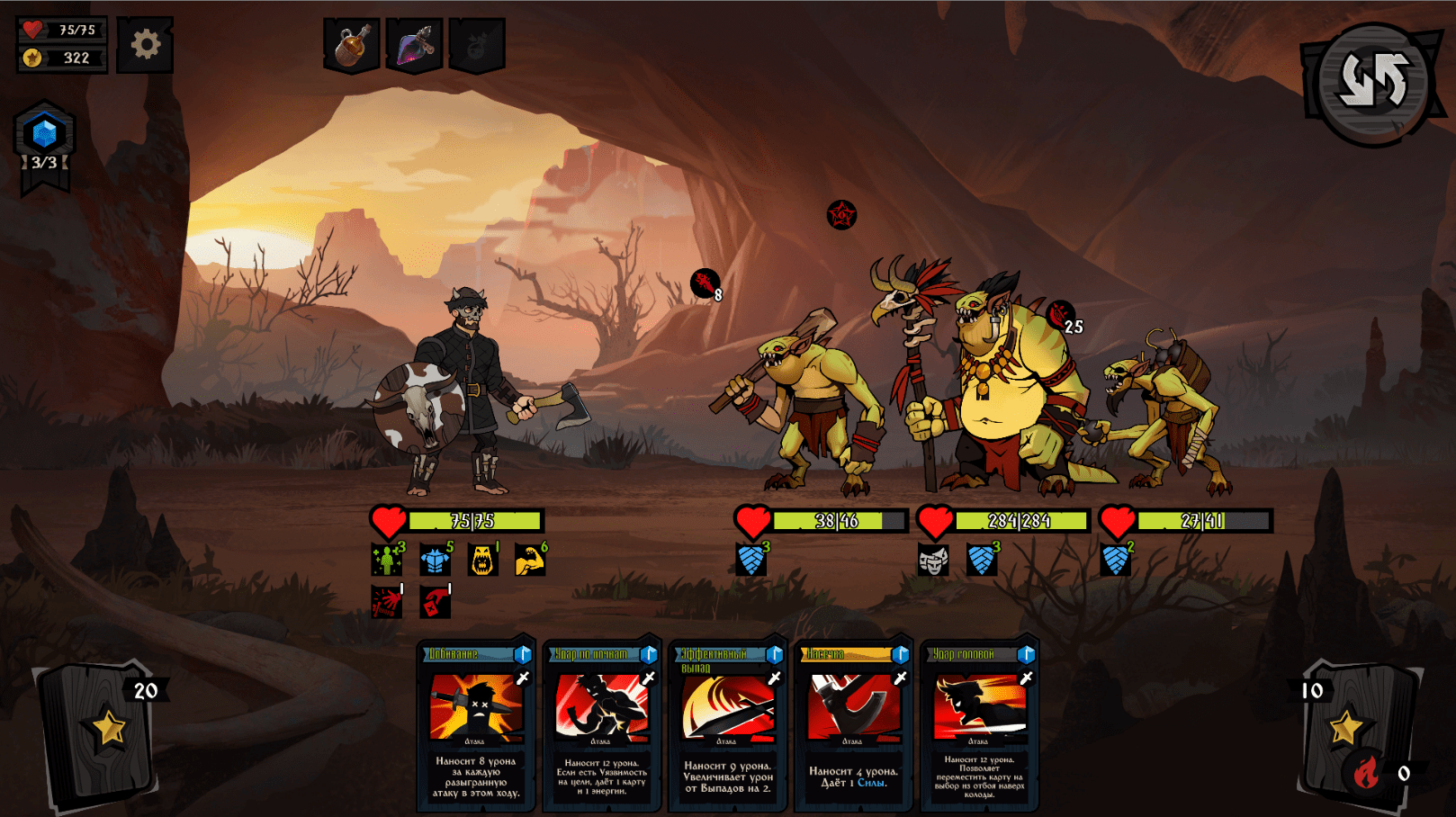The width and height of the screenshot is (1456, 817).
Task: Inspect the green figure buff icon
Action: coord(387,560)
